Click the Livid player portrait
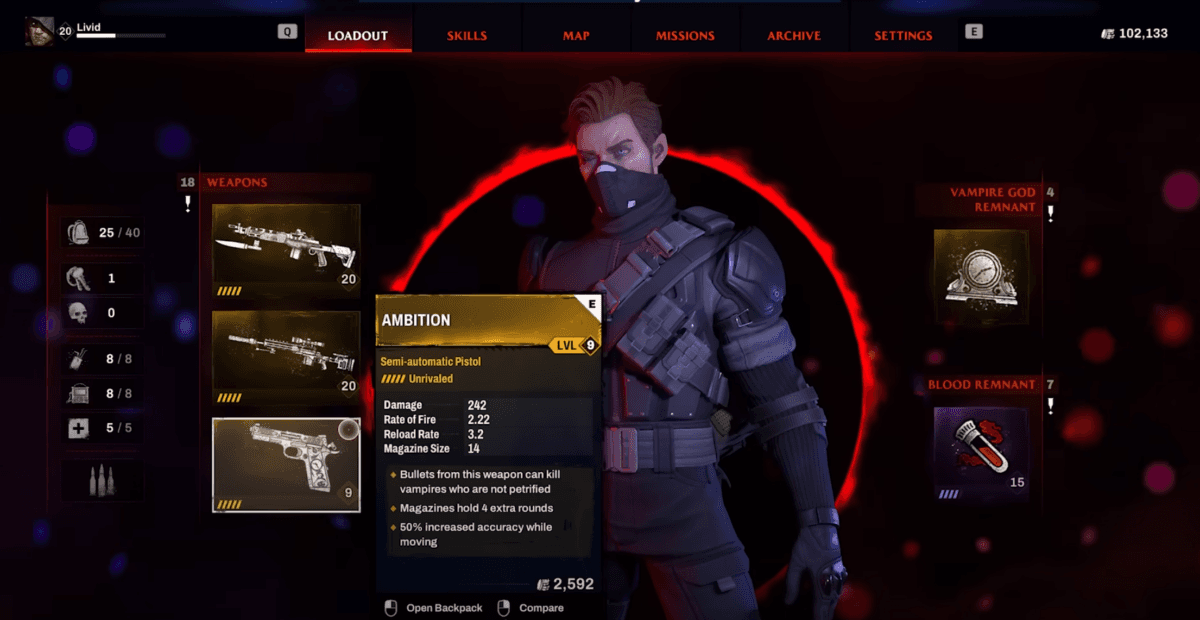Screen dimensions: 1200x620 pos(40,32)
